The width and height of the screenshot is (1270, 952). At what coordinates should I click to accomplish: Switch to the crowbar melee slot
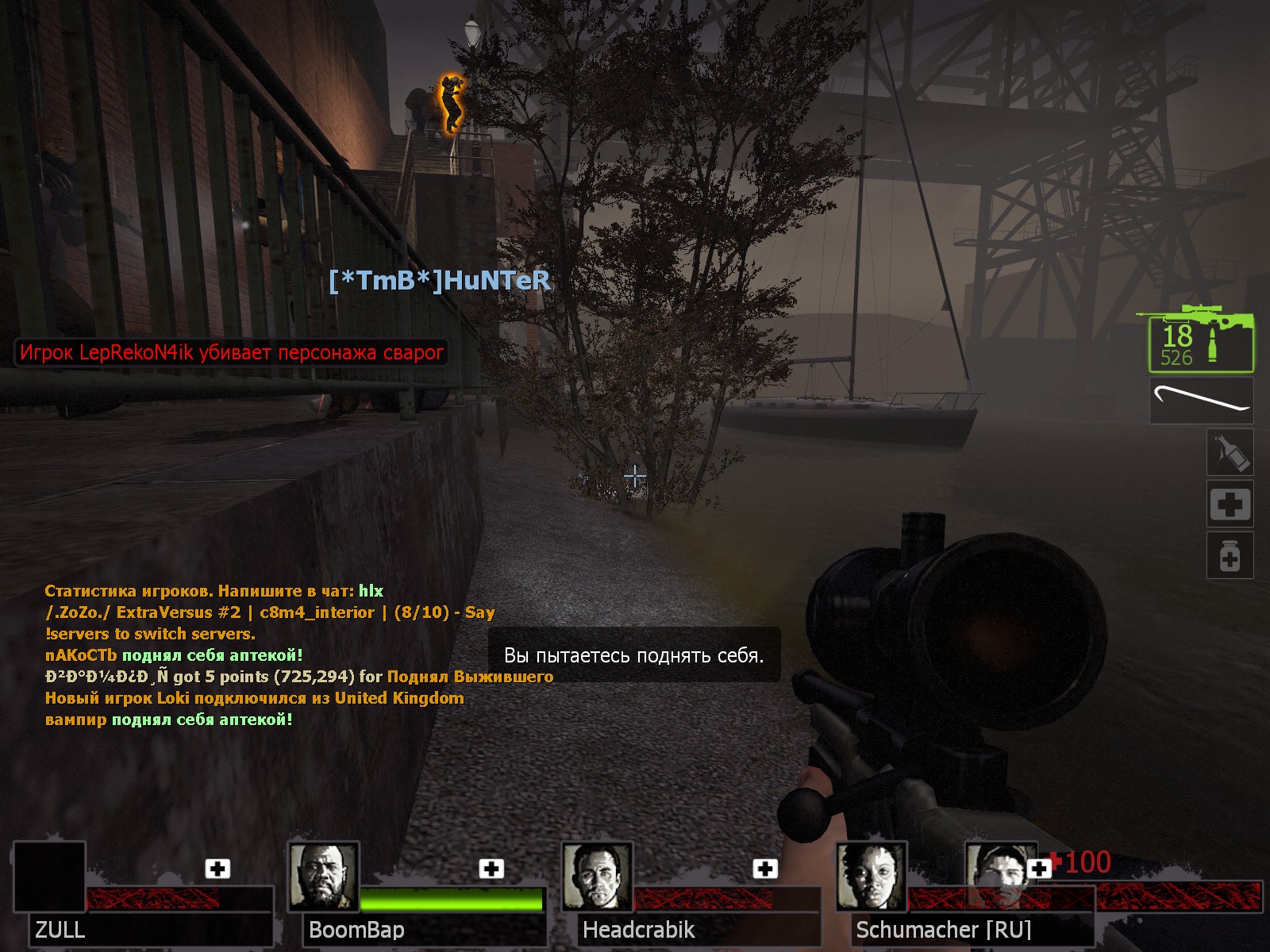(1201, 400)
